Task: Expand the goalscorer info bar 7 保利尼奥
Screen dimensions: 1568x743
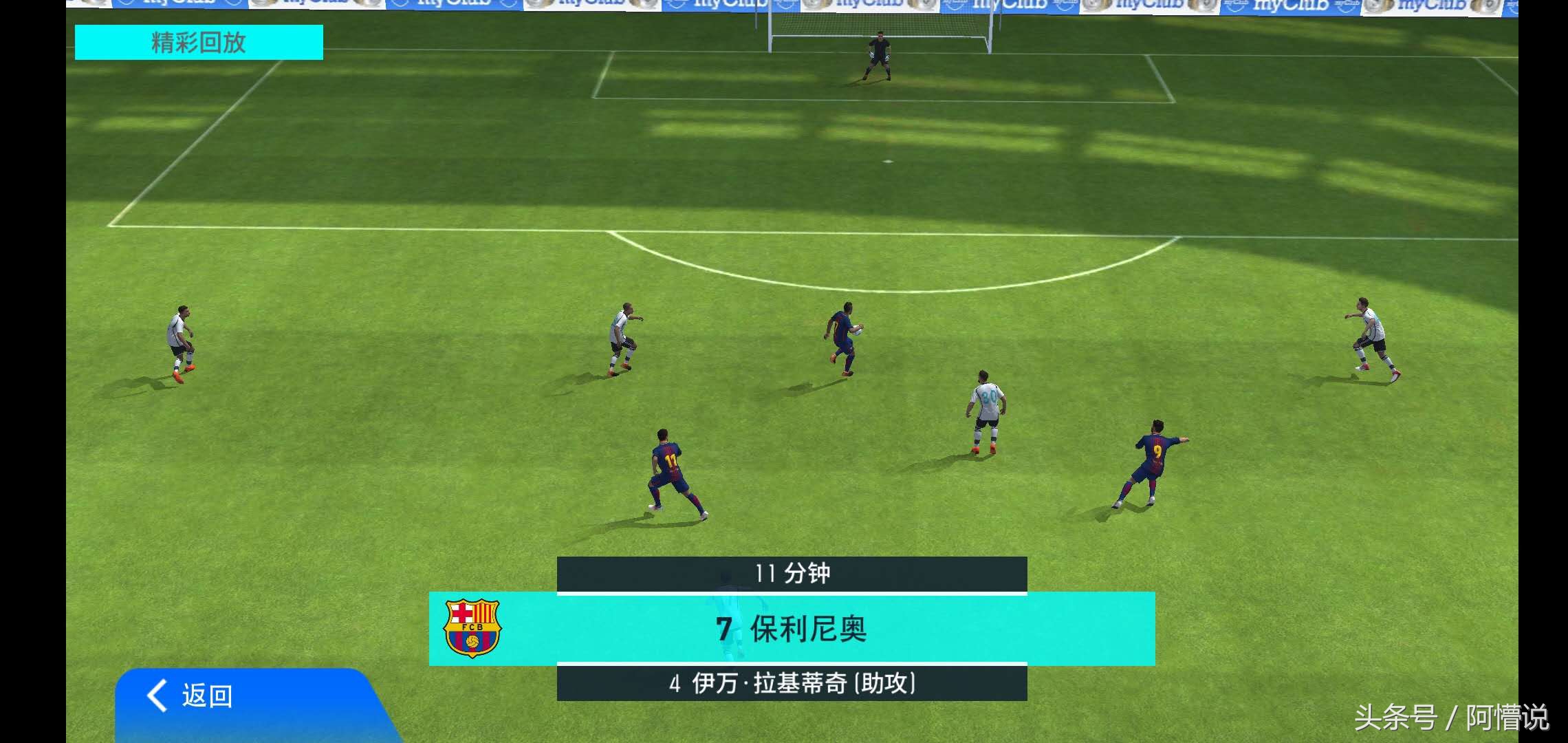Action: (x=791, y=628)
